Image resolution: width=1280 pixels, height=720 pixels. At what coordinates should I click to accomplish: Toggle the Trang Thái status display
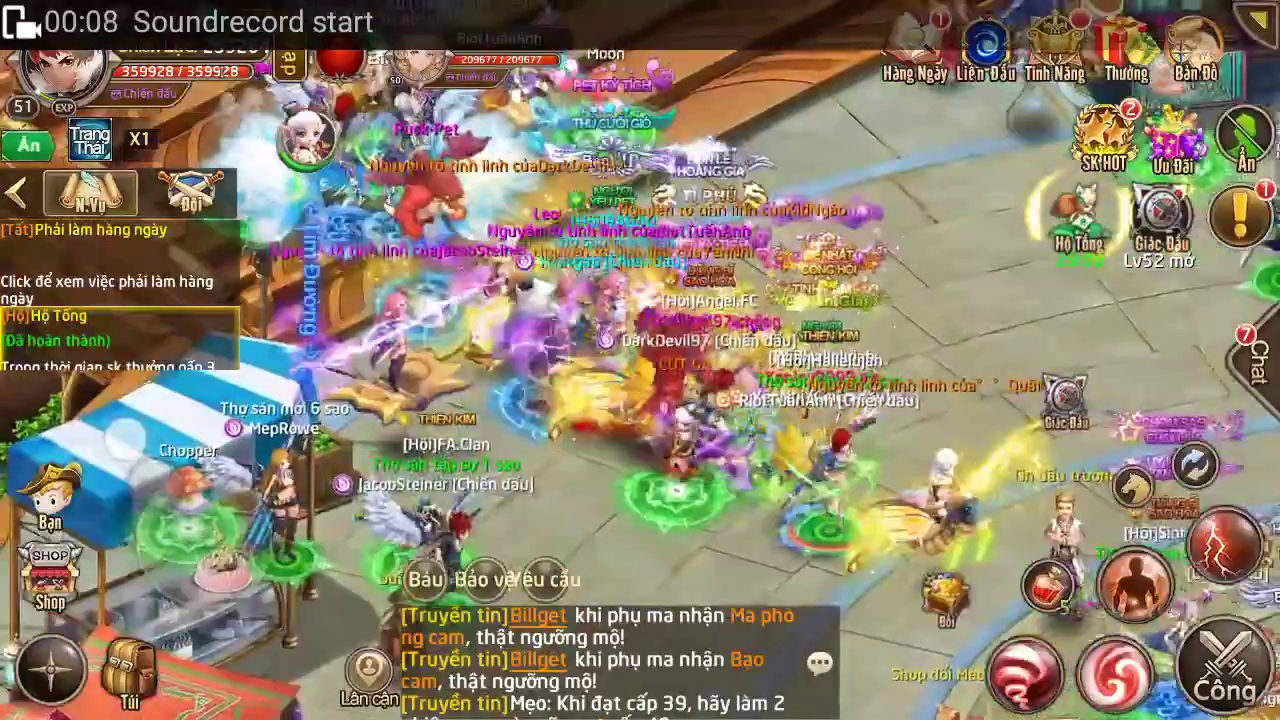[89, 142]
